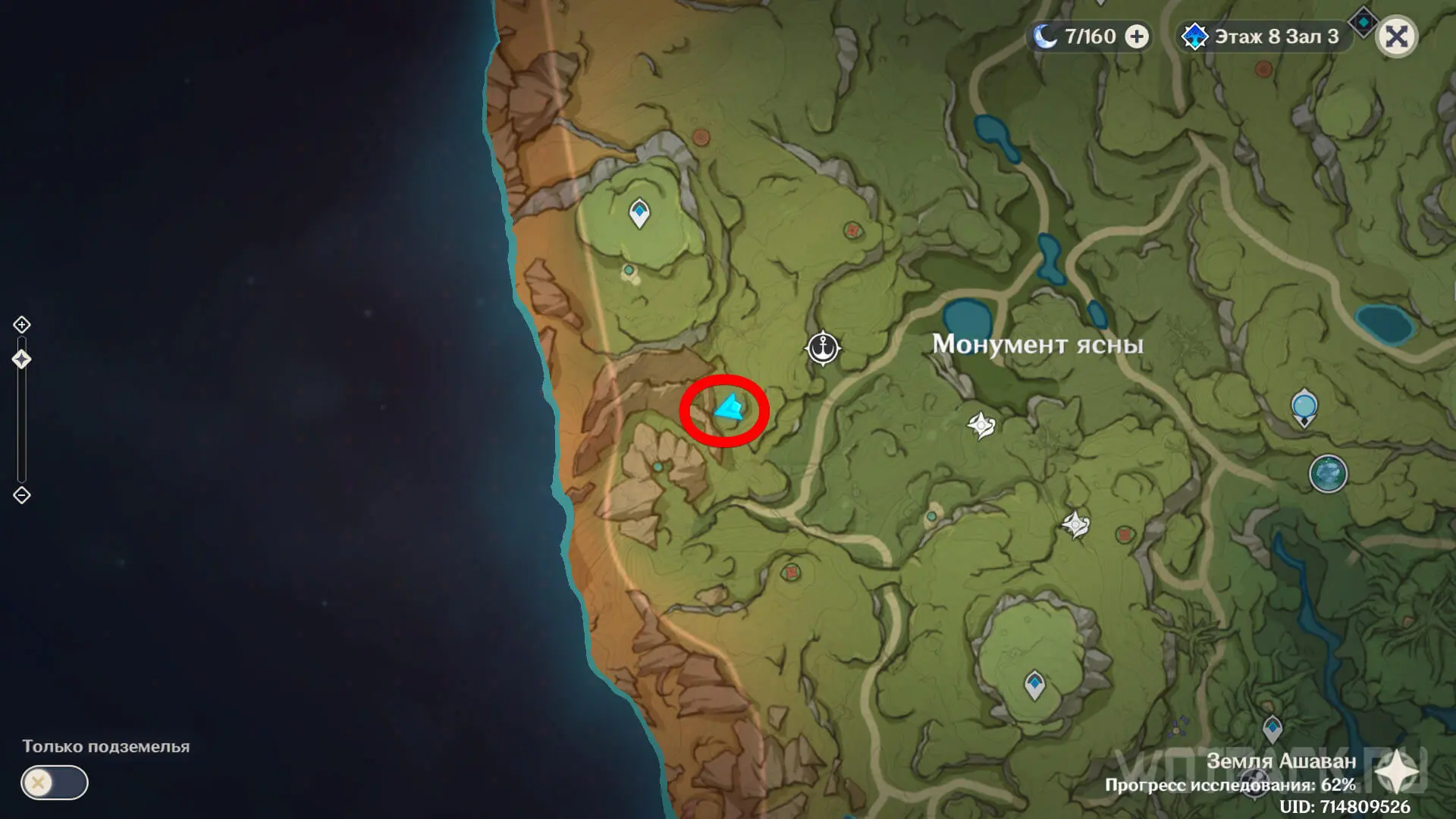Zoom in with the map's plus control
This screenshot has width=1456, height=819.
pos(22,325)
